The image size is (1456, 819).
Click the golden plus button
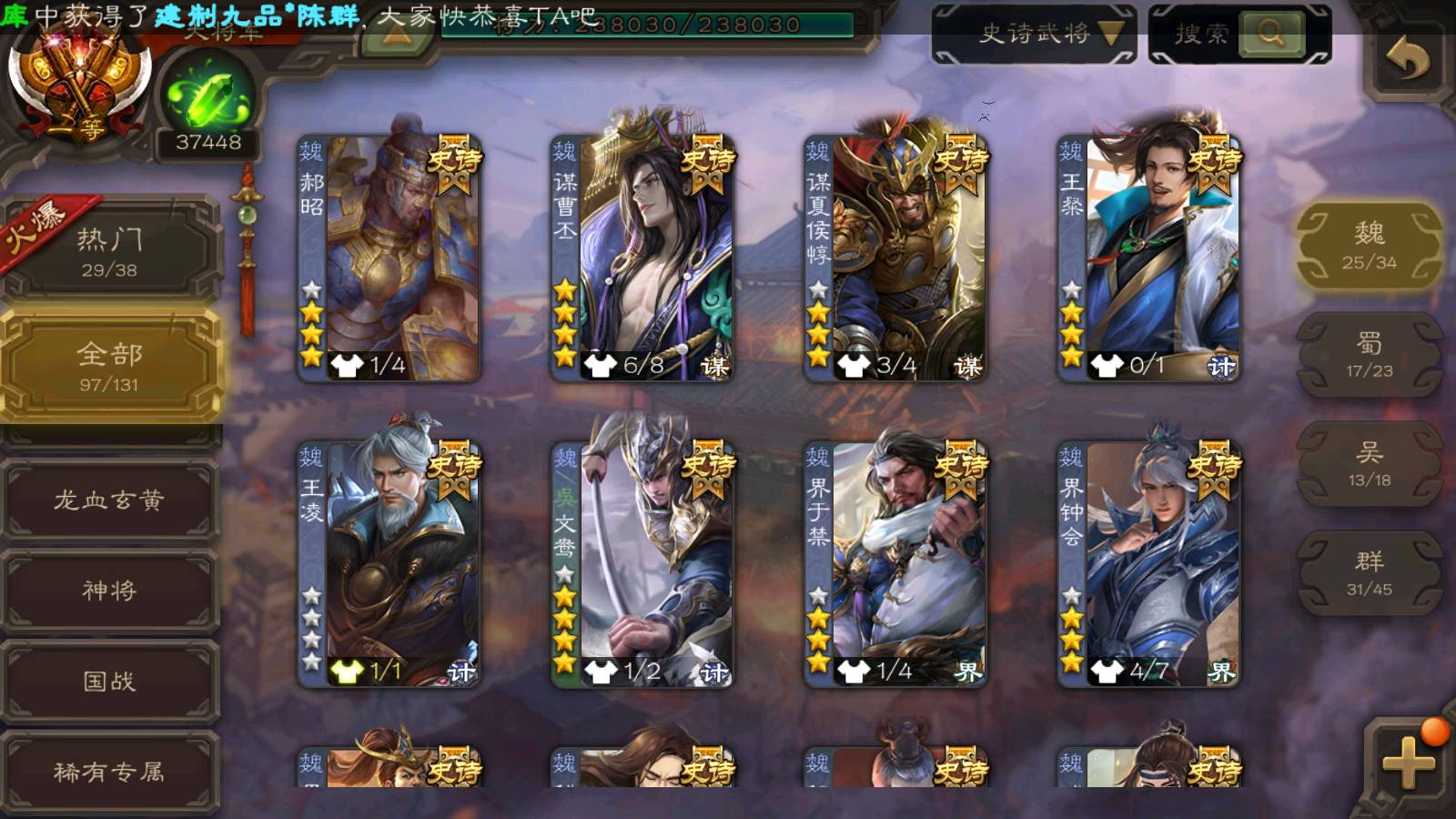pyautogui.click(x=1407, y=761)
